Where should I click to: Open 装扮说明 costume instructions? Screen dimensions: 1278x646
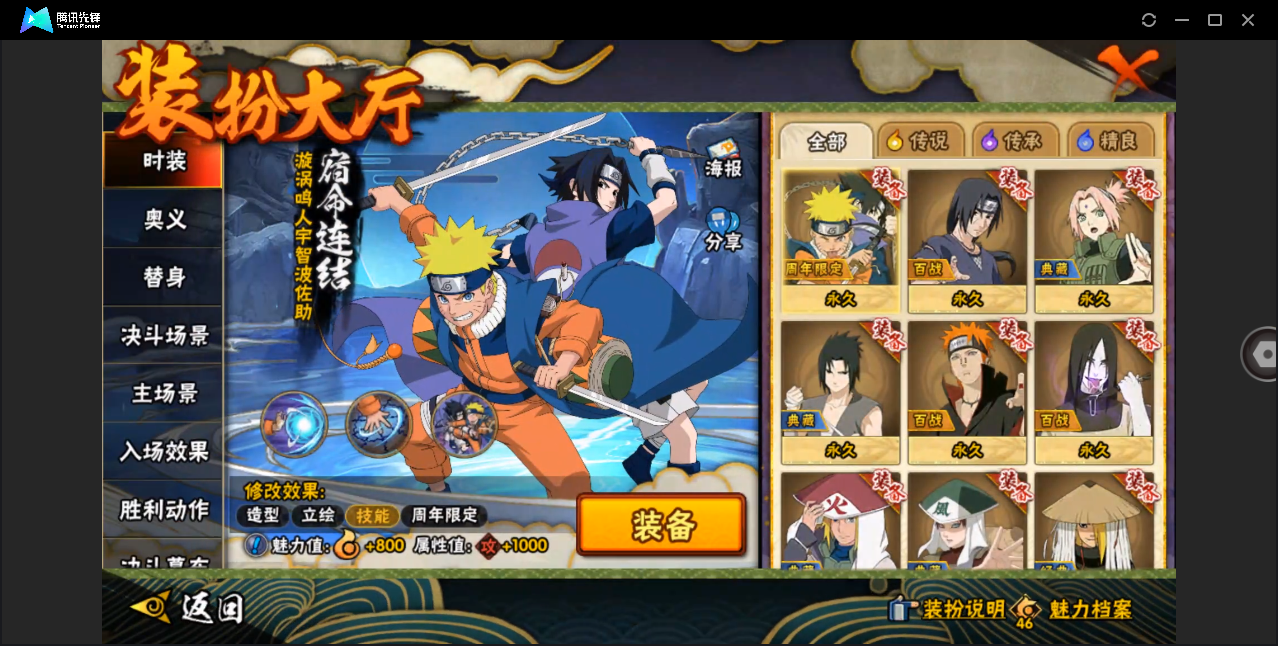point(948,609)
